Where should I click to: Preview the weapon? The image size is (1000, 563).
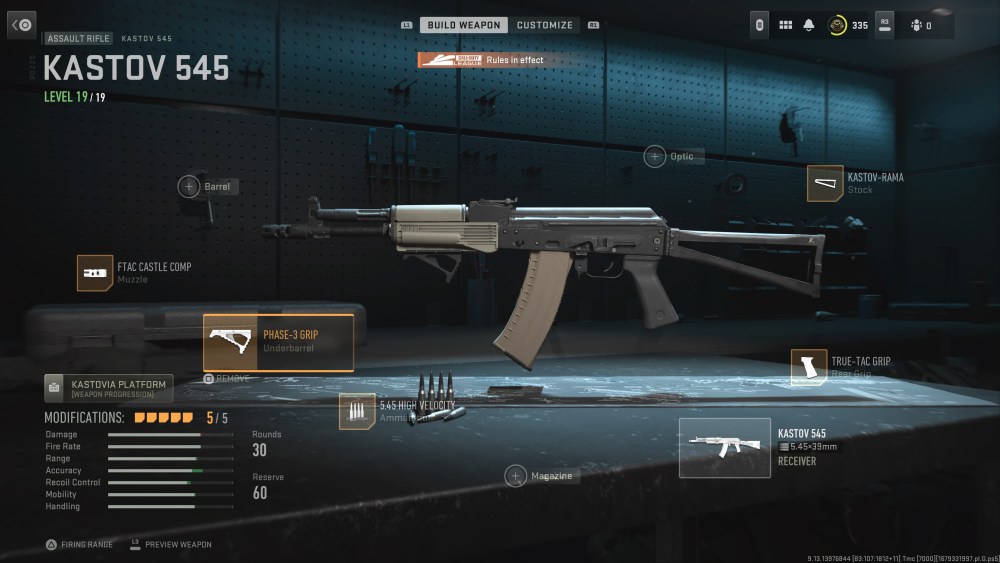pyautogui.click(x=171, y=545)
